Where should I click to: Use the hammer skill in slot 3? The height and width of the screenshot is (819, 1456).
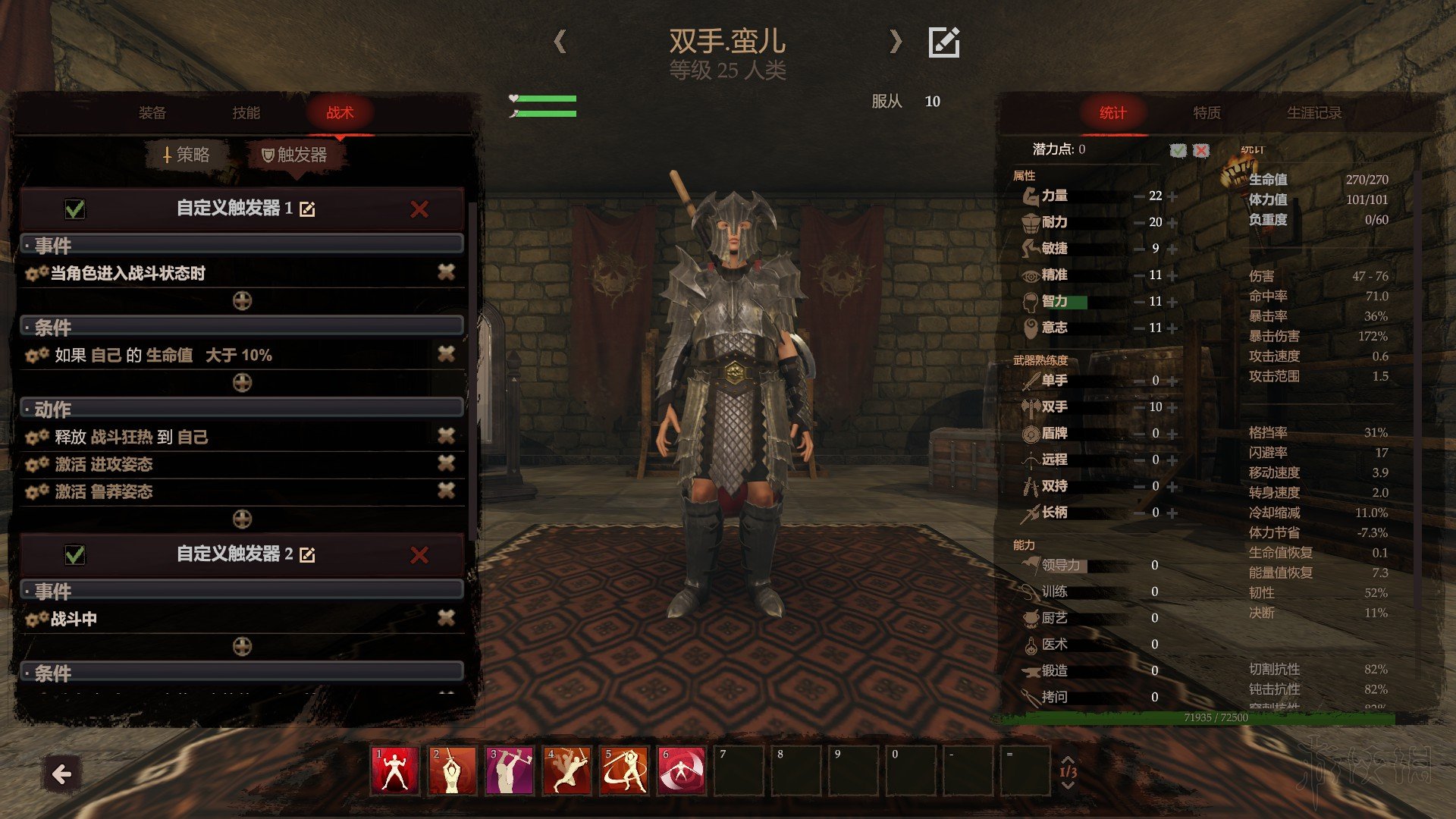click(x=509, y=771)
